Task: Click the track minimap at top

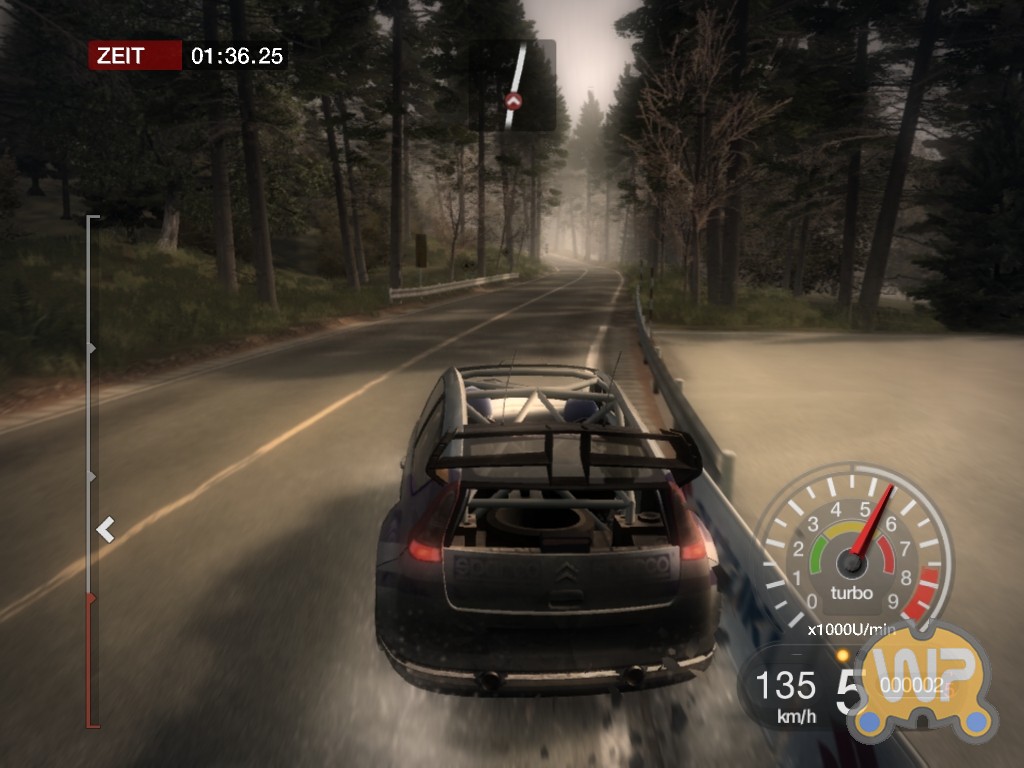Action: click(513, 85)
